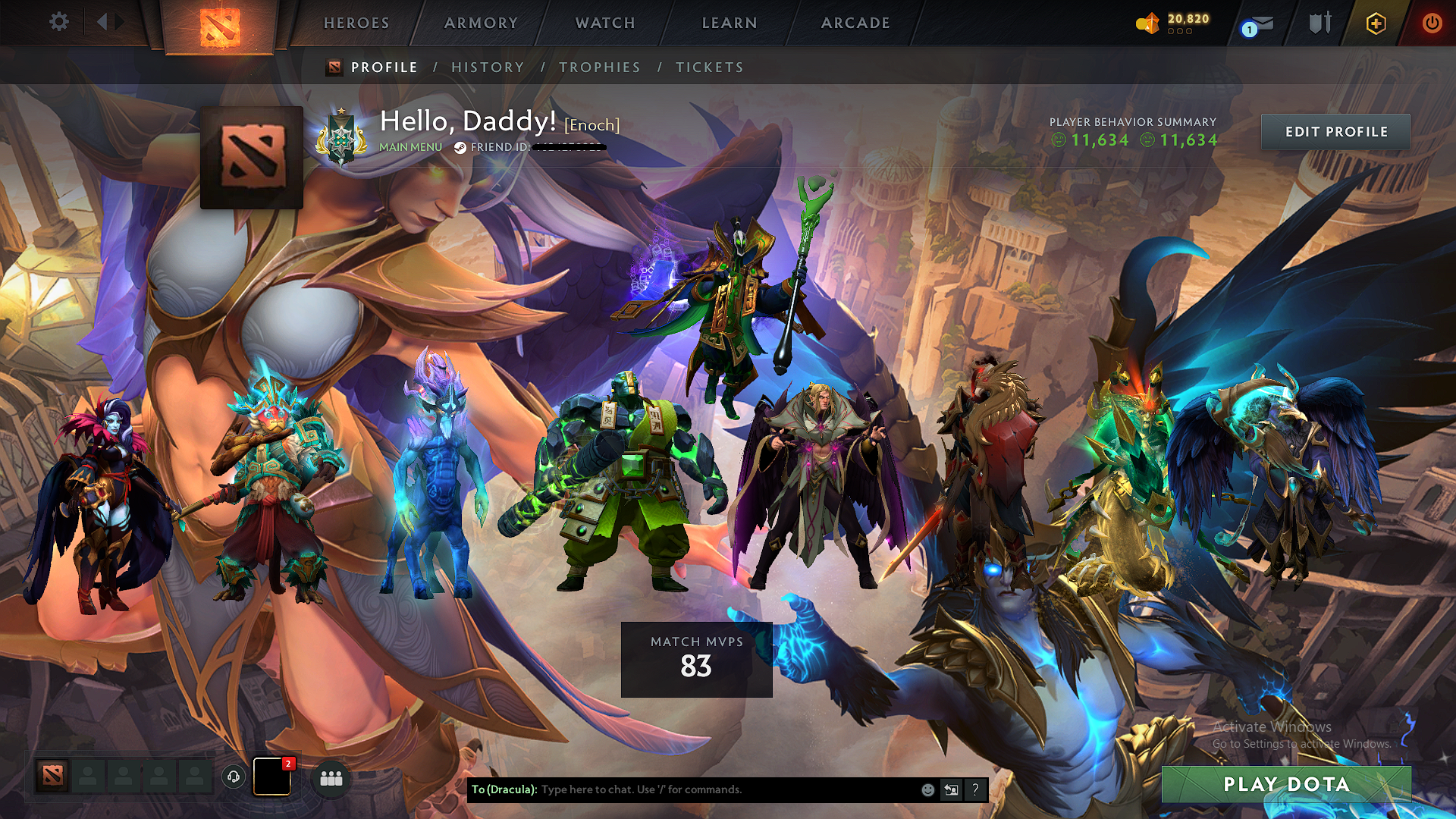Toggle voice chat with the headphone icon
Viewport: 1456px width, 819px height.
click(x=234, y=778)
